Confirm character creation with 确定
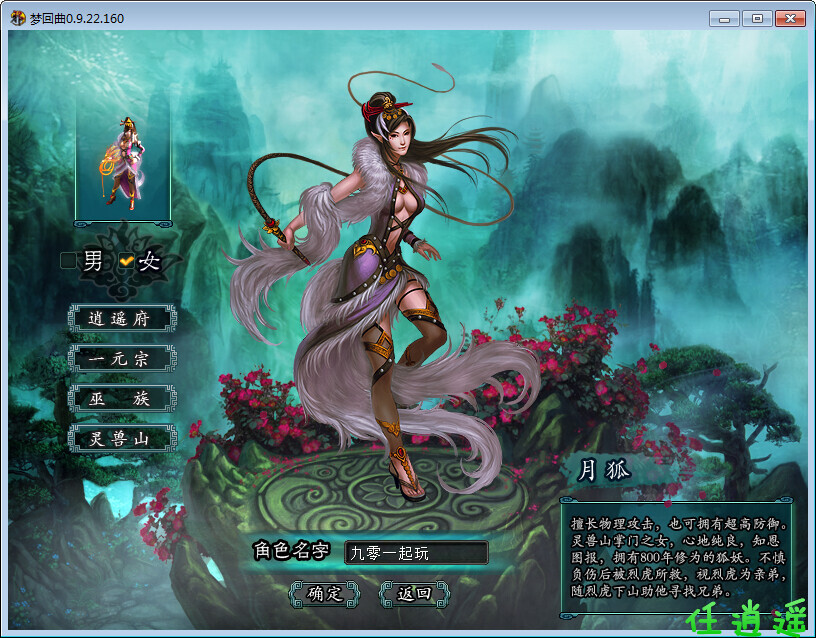The width and height of the screenshot is (816, 638). click(x=324, y=593)
